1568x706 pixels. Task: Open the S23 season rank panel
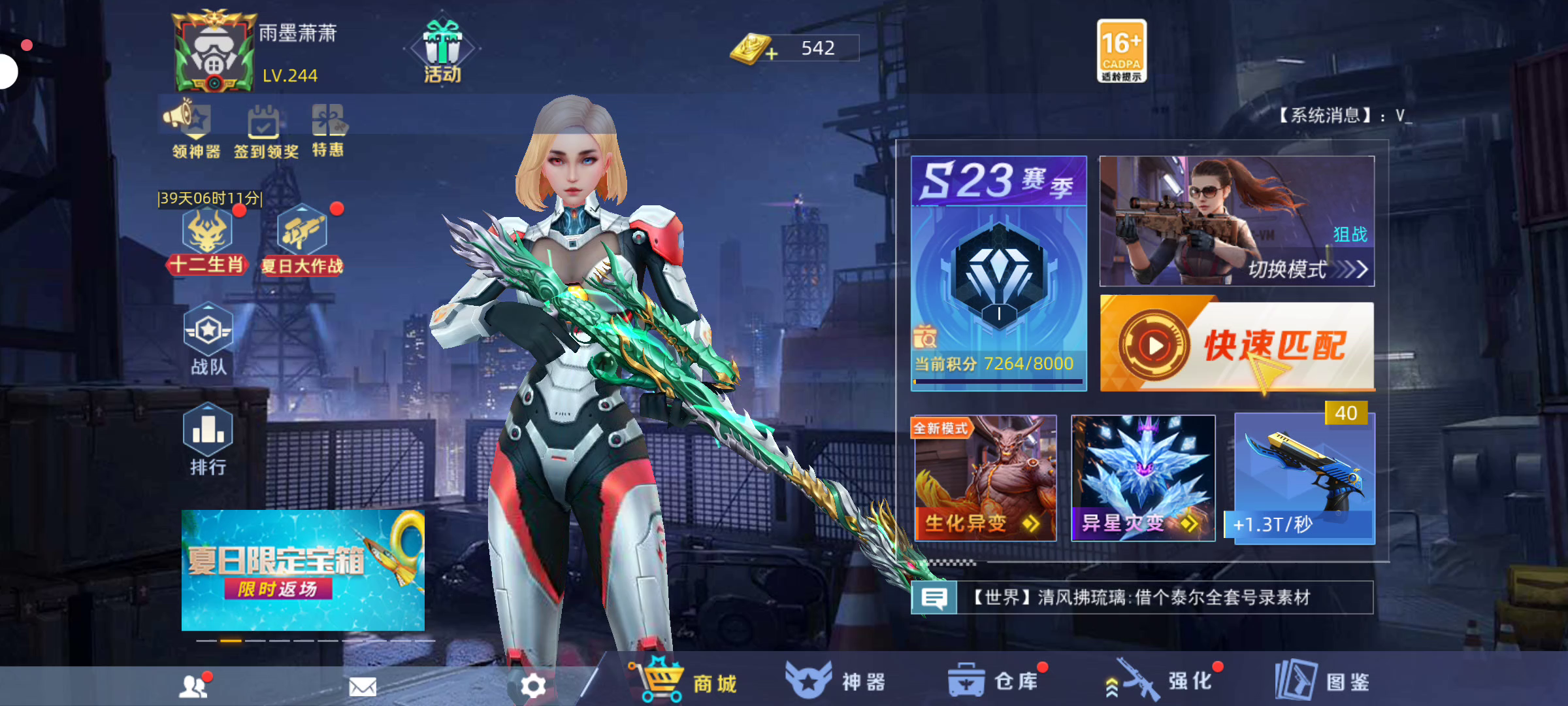(998, 273)
